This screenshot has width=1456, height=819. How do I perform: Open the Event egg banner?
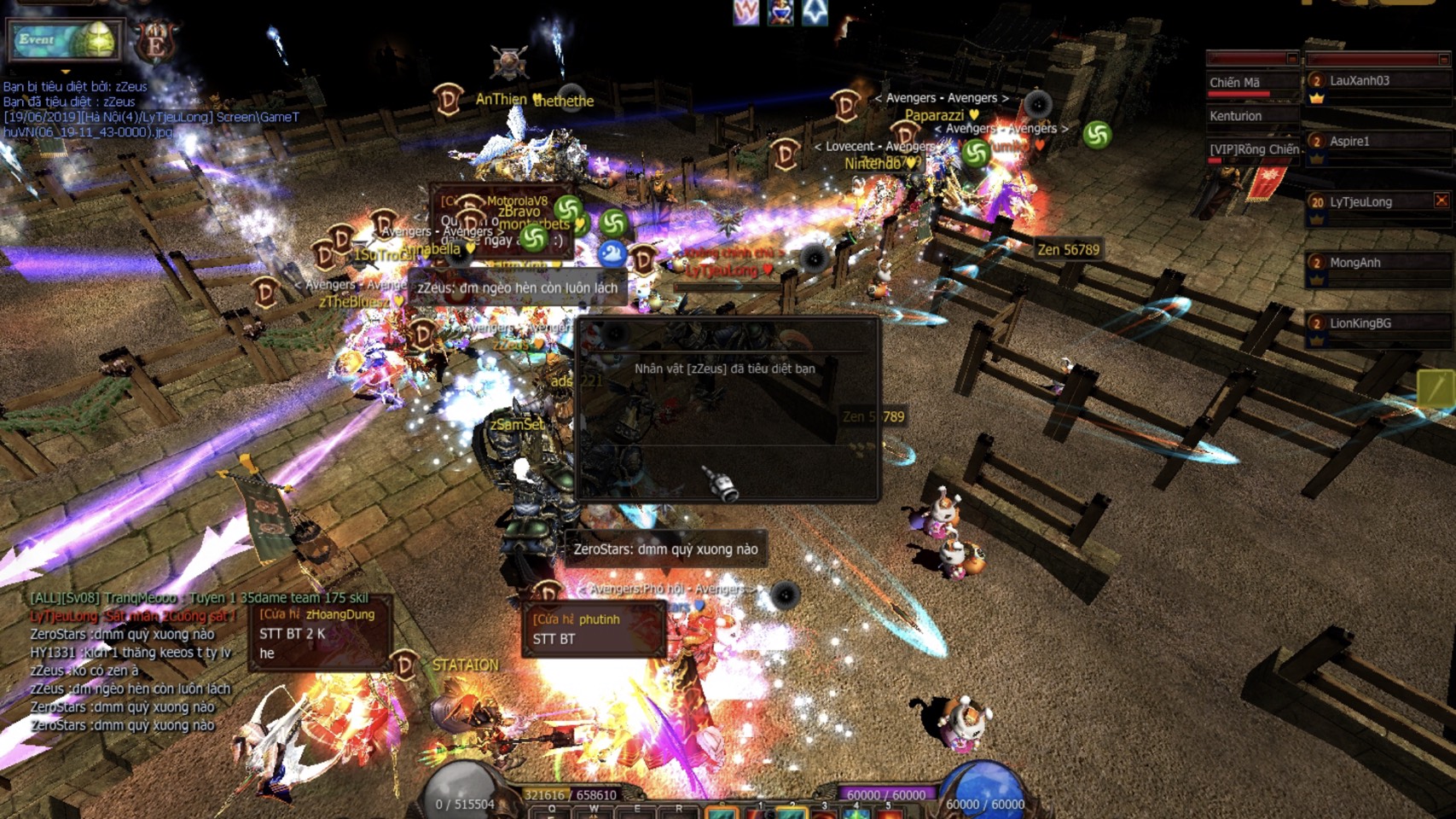tap(64, 40)
